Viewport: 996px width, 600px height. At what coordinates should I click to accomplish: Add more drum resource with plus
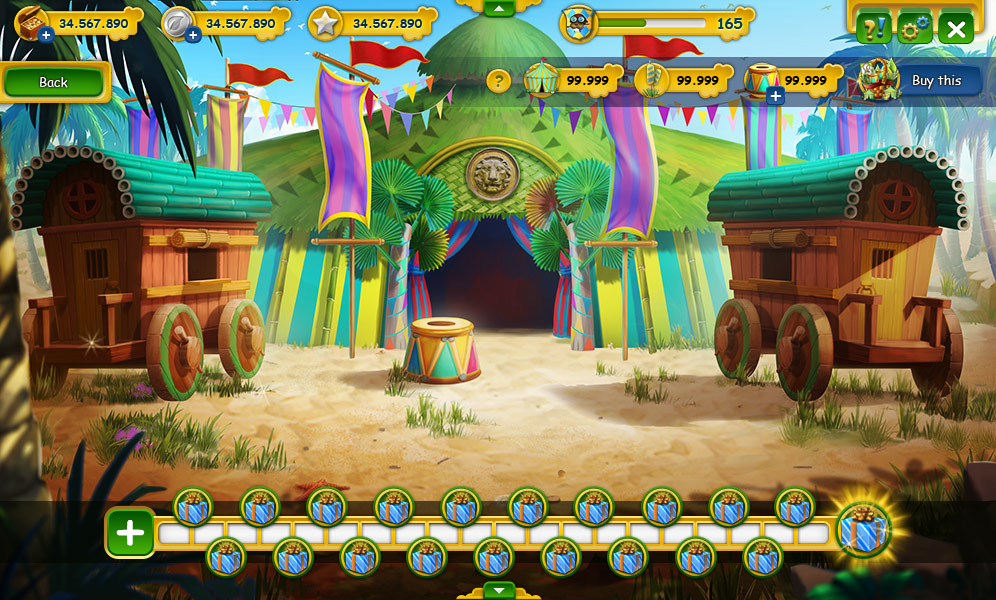coord(775,96)
